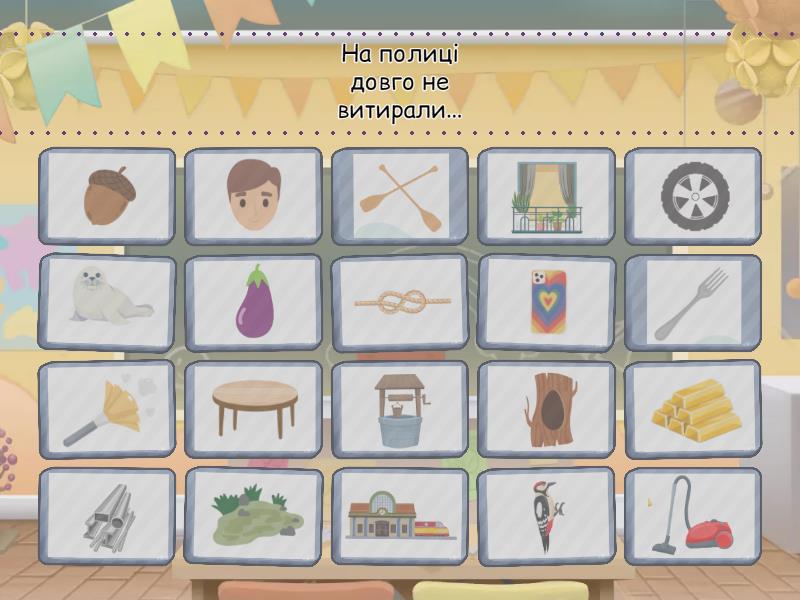Choose the tree trunk hollow tile
800x600 pixels.
pos(546,409)
